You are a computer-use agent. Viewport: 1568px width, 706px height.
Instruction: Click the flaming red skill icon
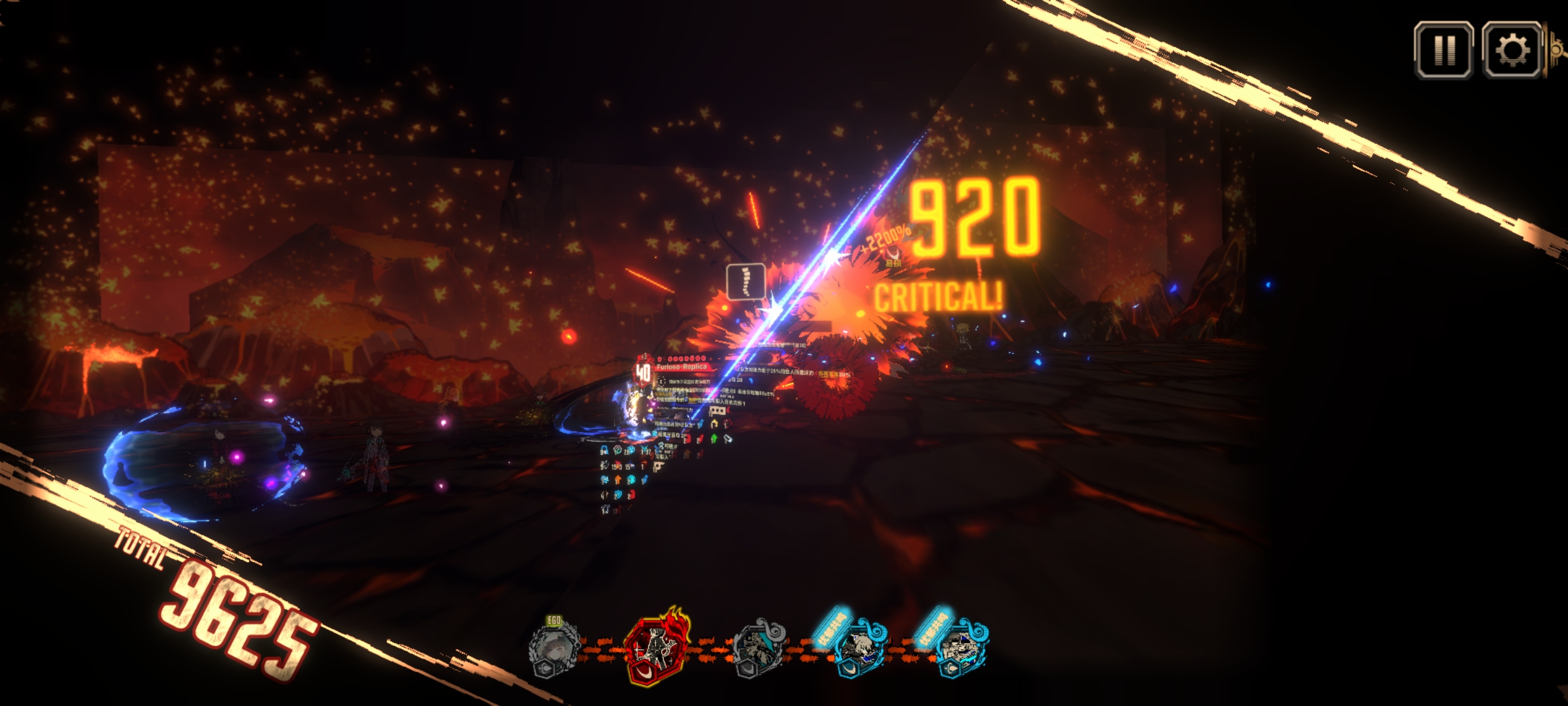(x=657, y=647)
